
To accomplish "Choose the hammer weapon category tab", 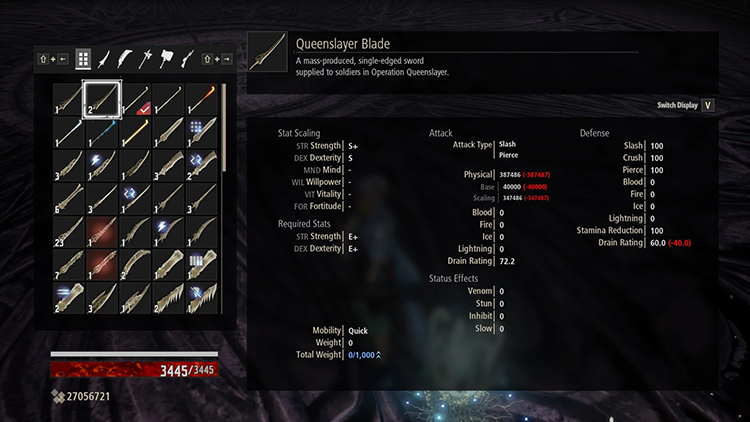I will pyautogui.click(x=167, y=59).
